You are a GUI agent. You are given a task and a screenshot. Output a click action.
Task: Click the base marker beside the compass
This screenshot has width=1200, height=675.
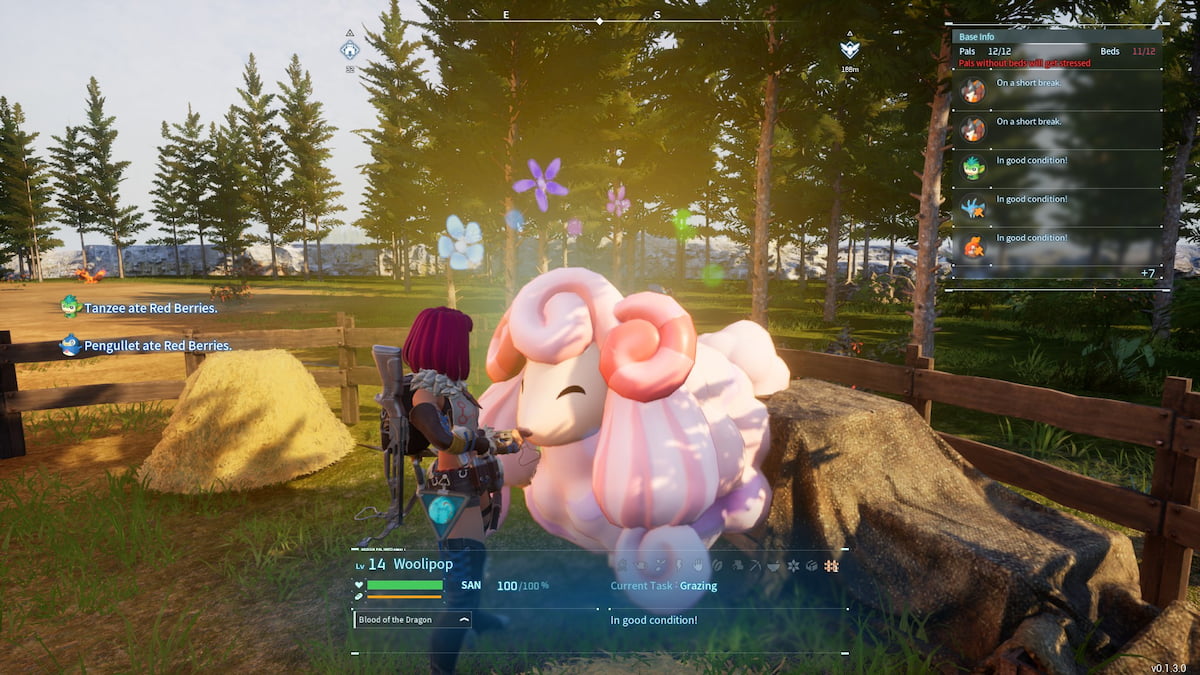tap(349, 50)
